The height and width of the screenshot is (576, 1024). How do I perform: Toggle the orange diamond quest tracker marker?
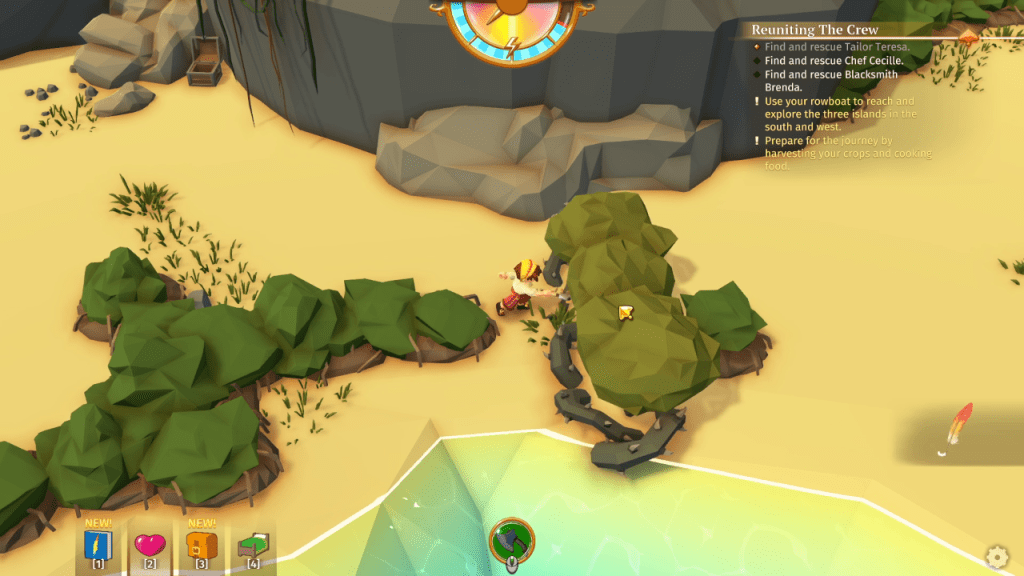pos(968,35)
